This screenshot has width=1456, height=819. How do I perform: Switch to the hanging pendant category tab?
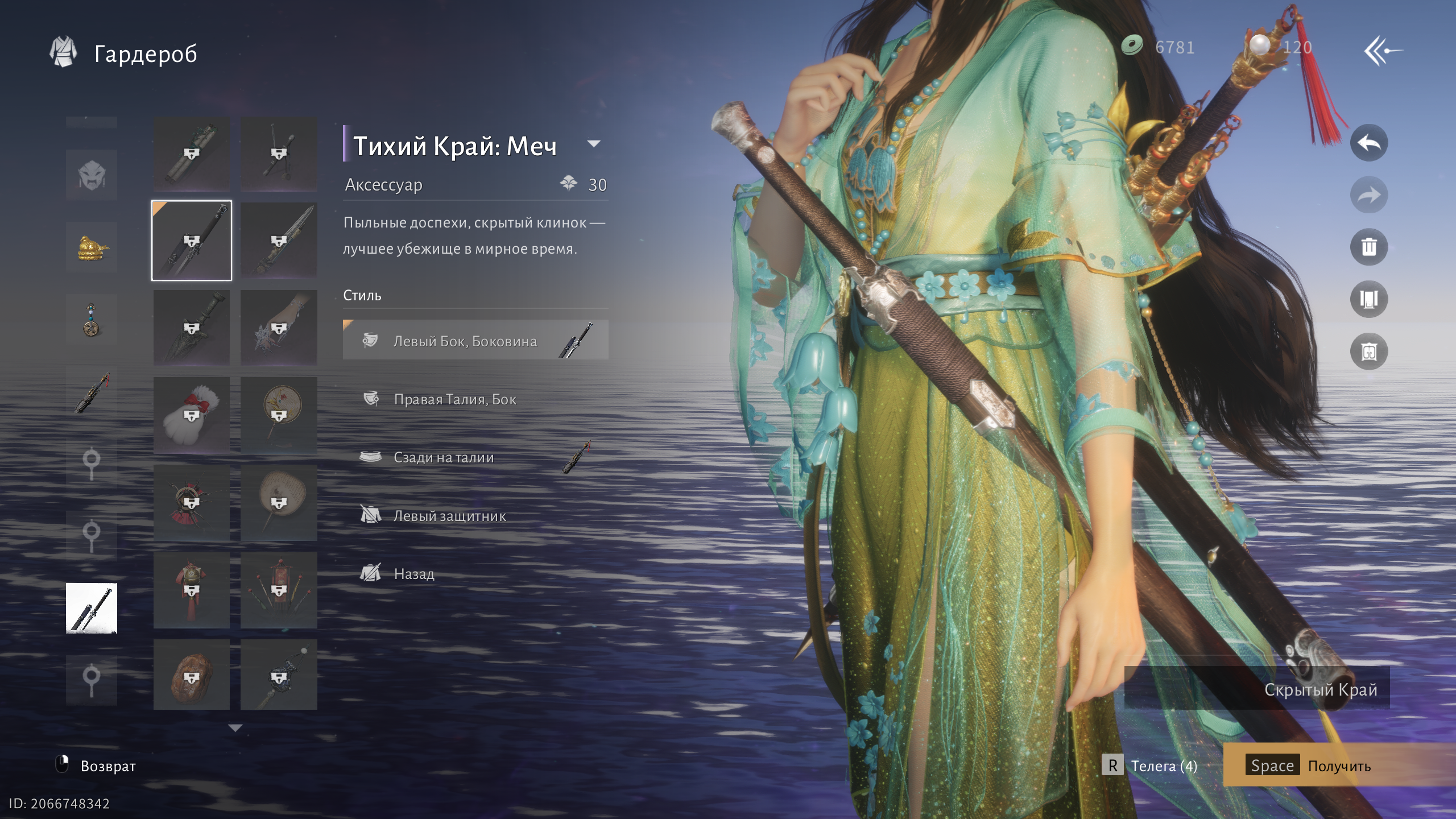pyautogui.click(x=92, y=320)
